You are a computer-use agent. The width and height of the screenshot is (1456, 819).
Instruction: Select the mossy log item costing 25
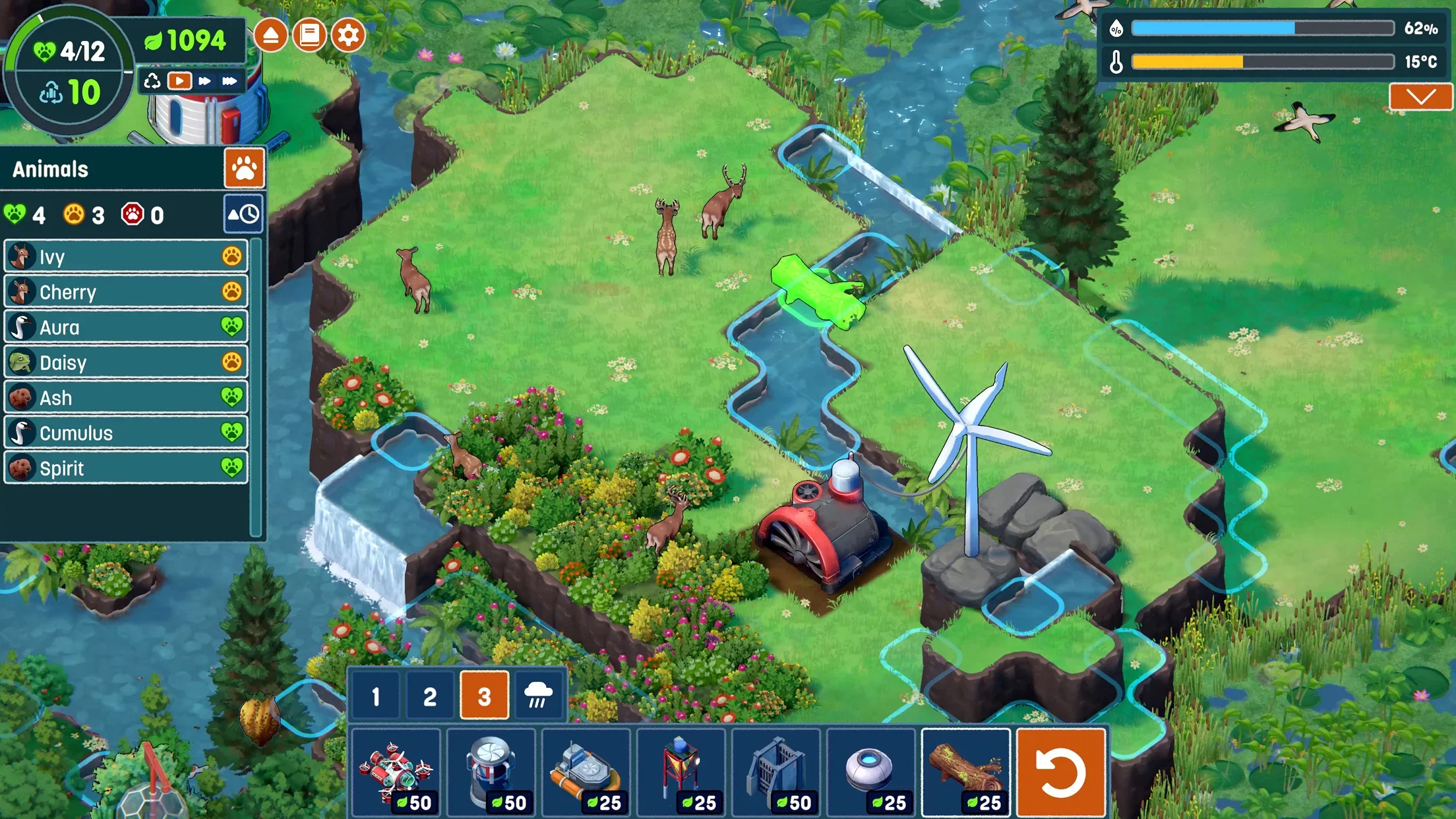(965, 772)
